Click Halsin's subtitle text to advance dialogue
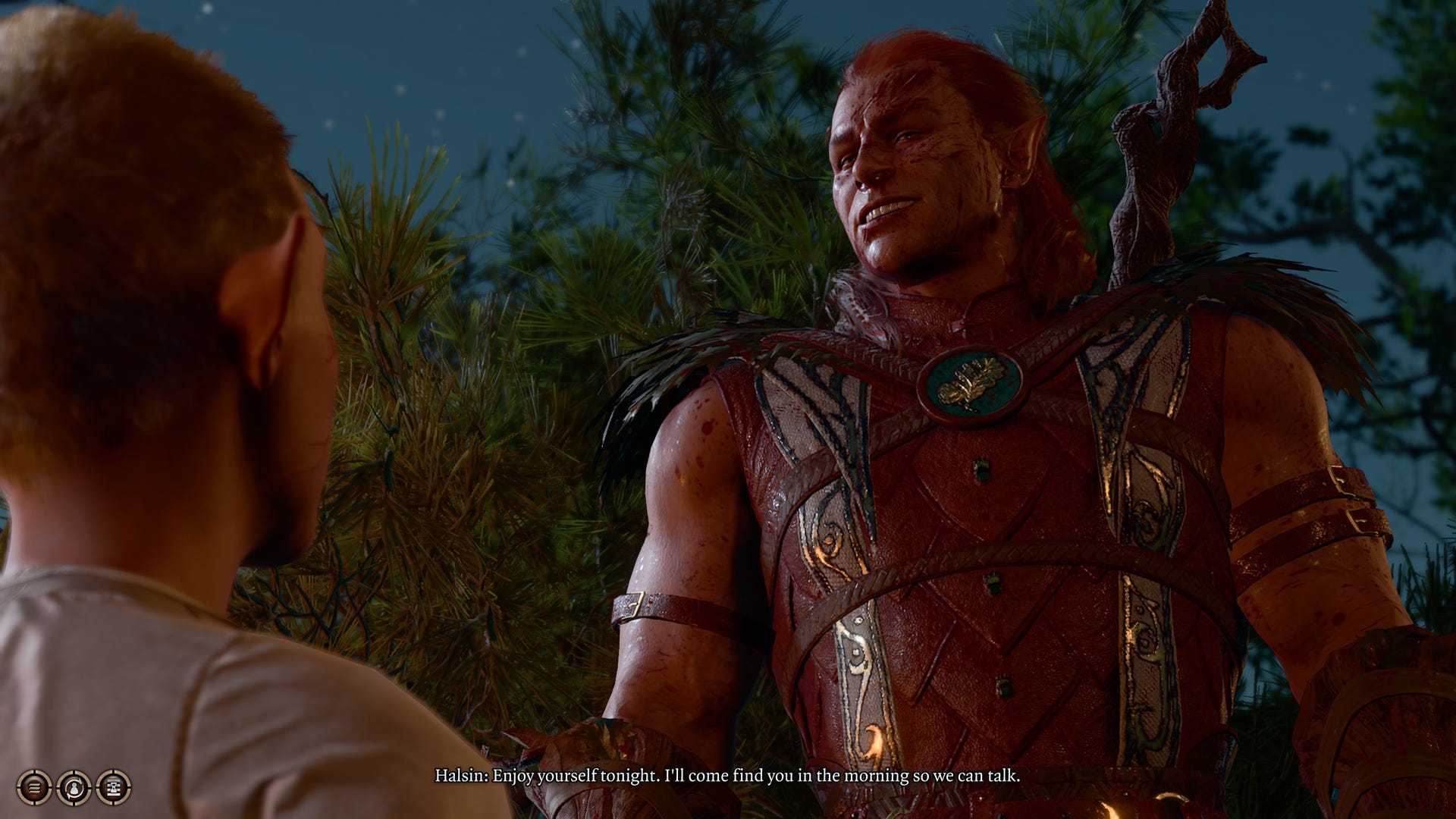 point(728,777)
